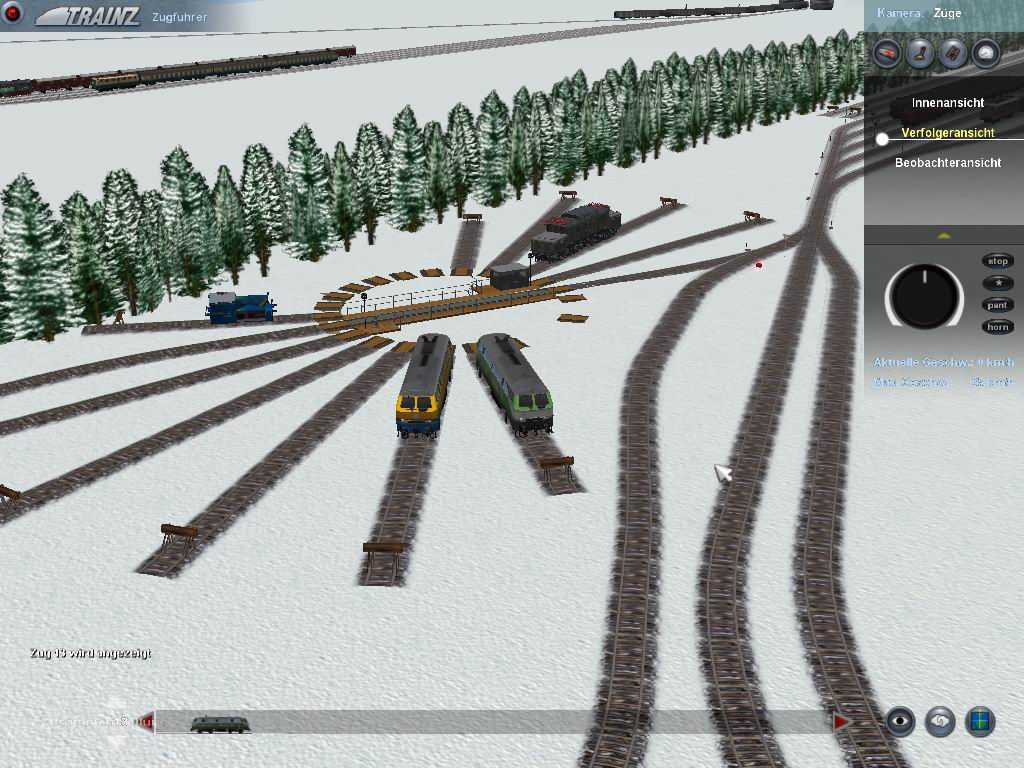Open the driver seat icon
Viewport: 1024px width, 768px height.
[920, 52]
